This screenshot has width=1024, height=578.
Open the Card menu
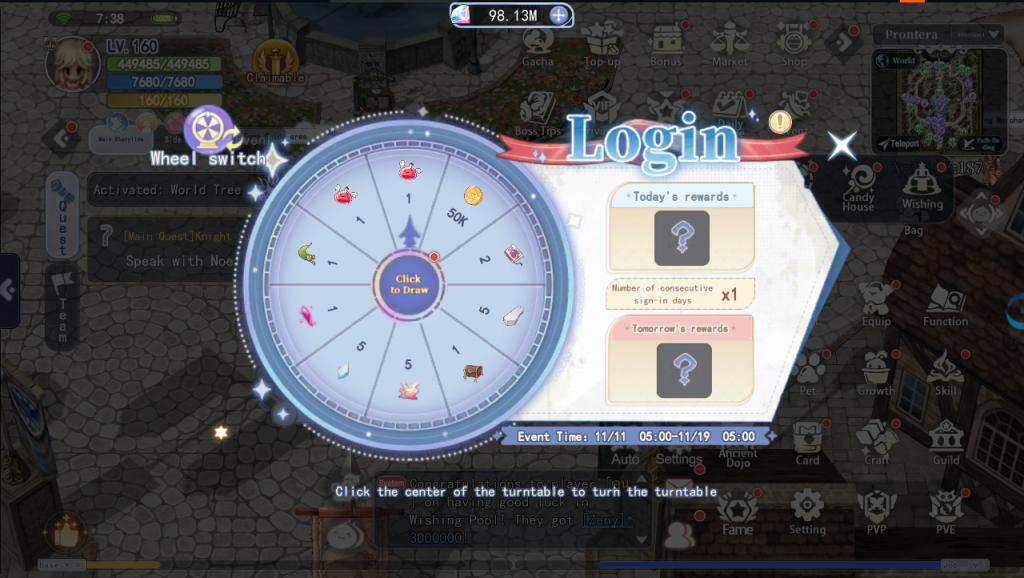808,440
